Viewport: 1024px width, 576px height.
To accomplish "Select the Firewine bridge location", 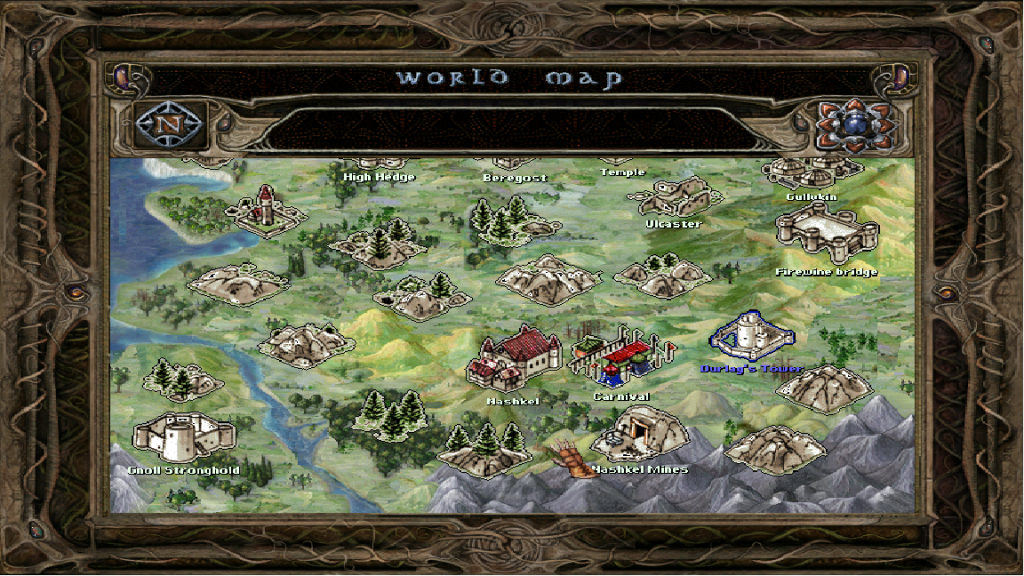I will [x=826, y=237].
